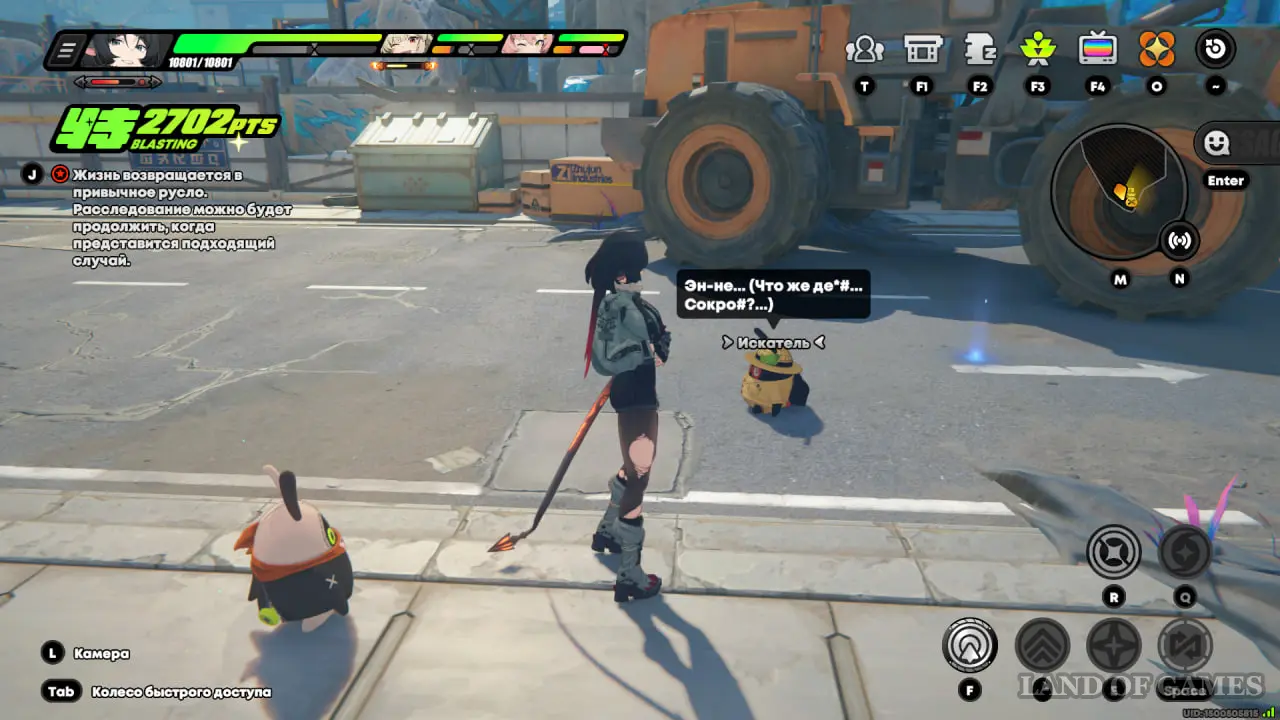Open the circular minimap
Viewport: 1280px width, 720px height.
(1119, 188)
